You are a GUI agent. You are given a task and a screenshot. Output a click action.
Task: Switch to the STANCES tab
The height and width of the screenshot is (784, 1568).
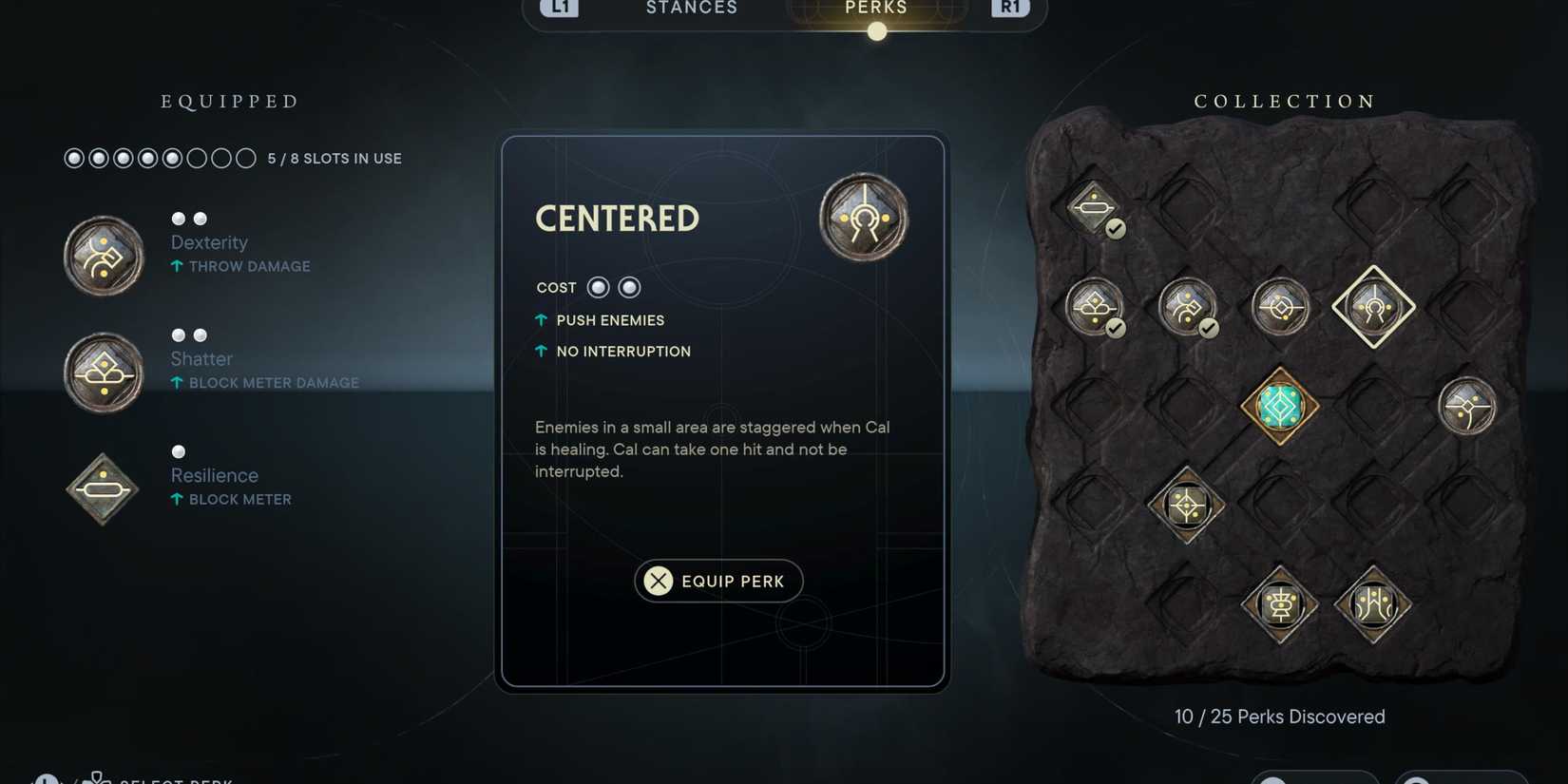point(691,9)
